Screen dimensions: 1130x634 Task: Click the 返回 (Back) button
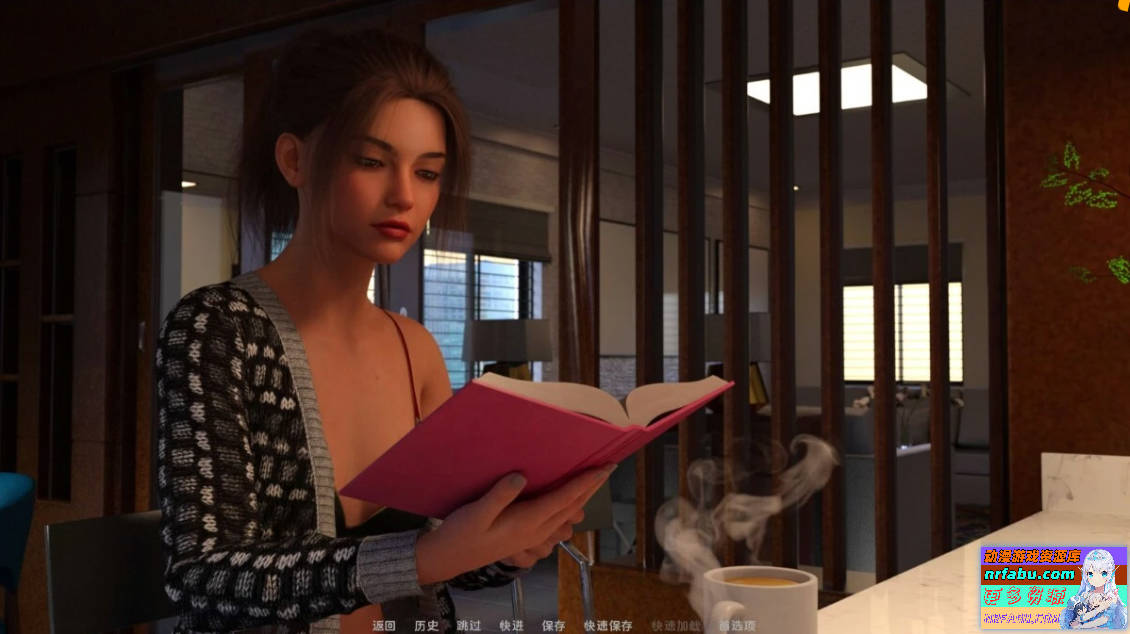point(384,626)
